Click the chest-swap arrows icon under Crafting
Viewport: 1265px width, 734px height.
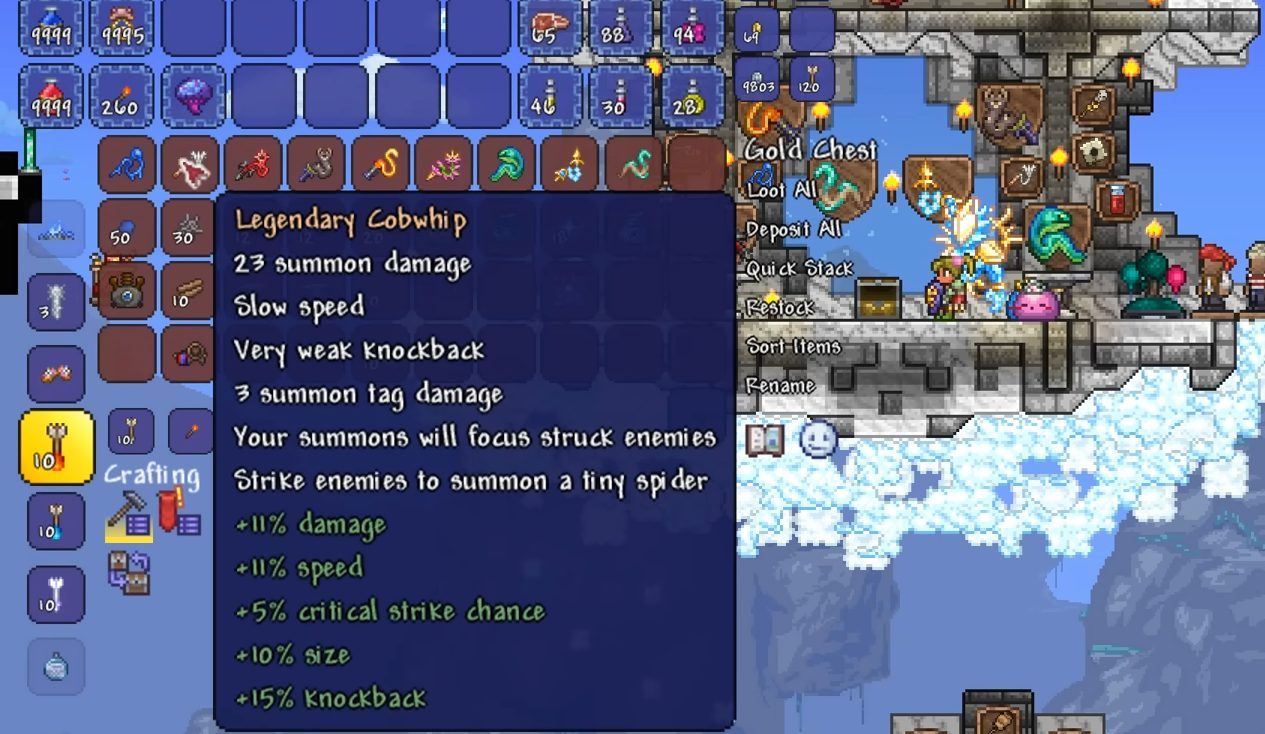tap(129, 573)
